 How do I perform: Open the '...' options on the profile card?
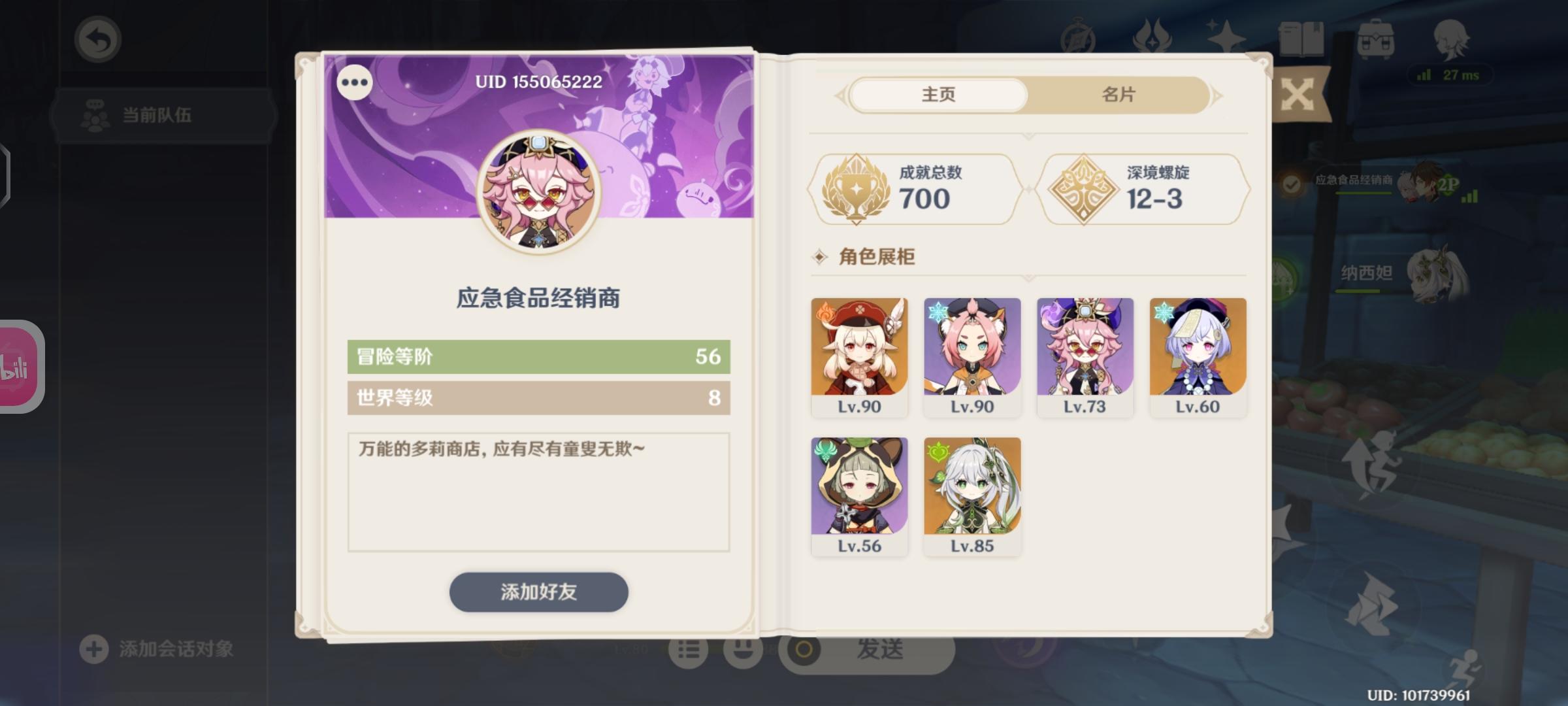(353, 83)
